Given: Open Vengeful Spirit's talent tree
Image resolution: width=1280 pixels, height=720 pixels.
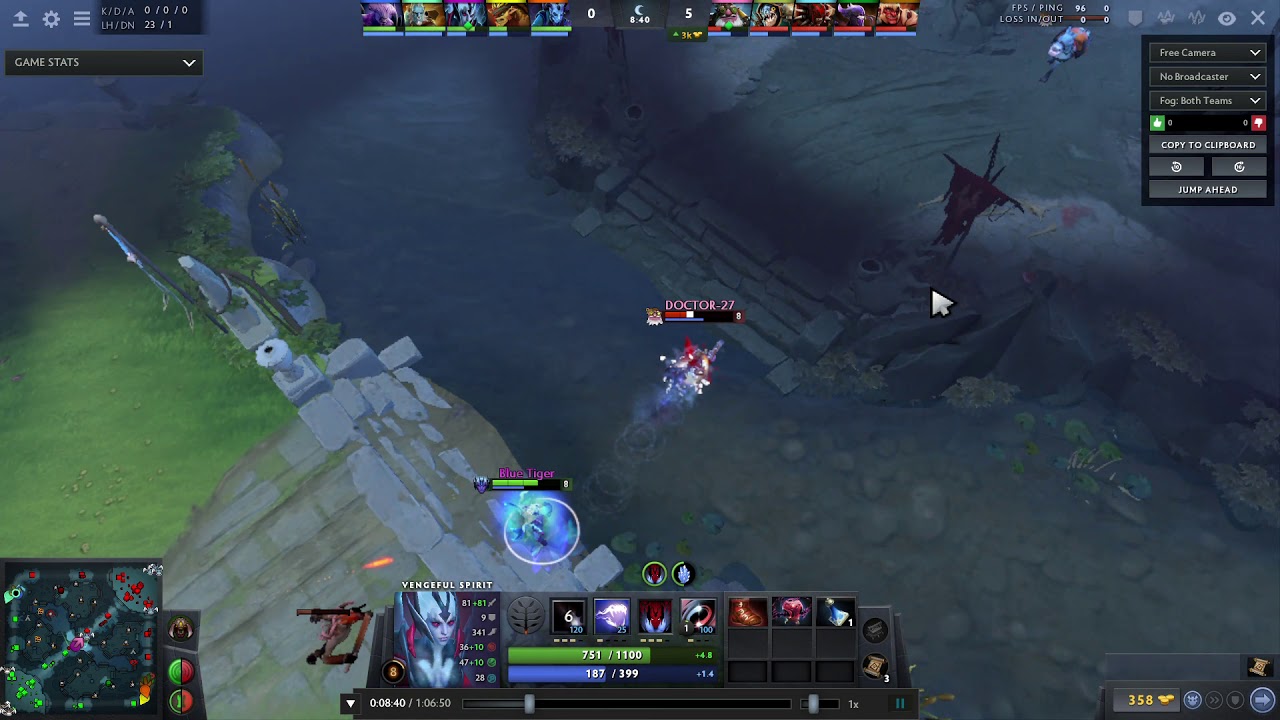Looking at the screenshot, I should (525, 616).
